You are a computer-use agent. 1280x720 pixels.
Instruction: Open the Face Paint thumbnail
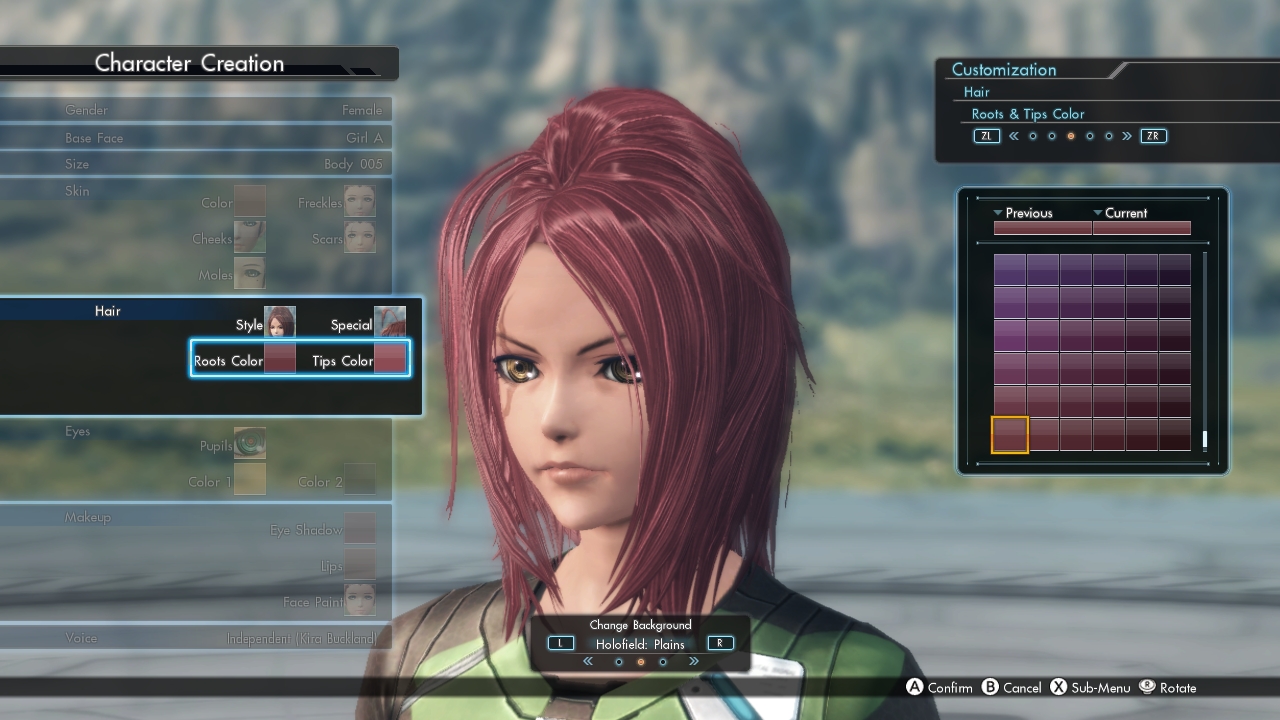click(360, 600)
